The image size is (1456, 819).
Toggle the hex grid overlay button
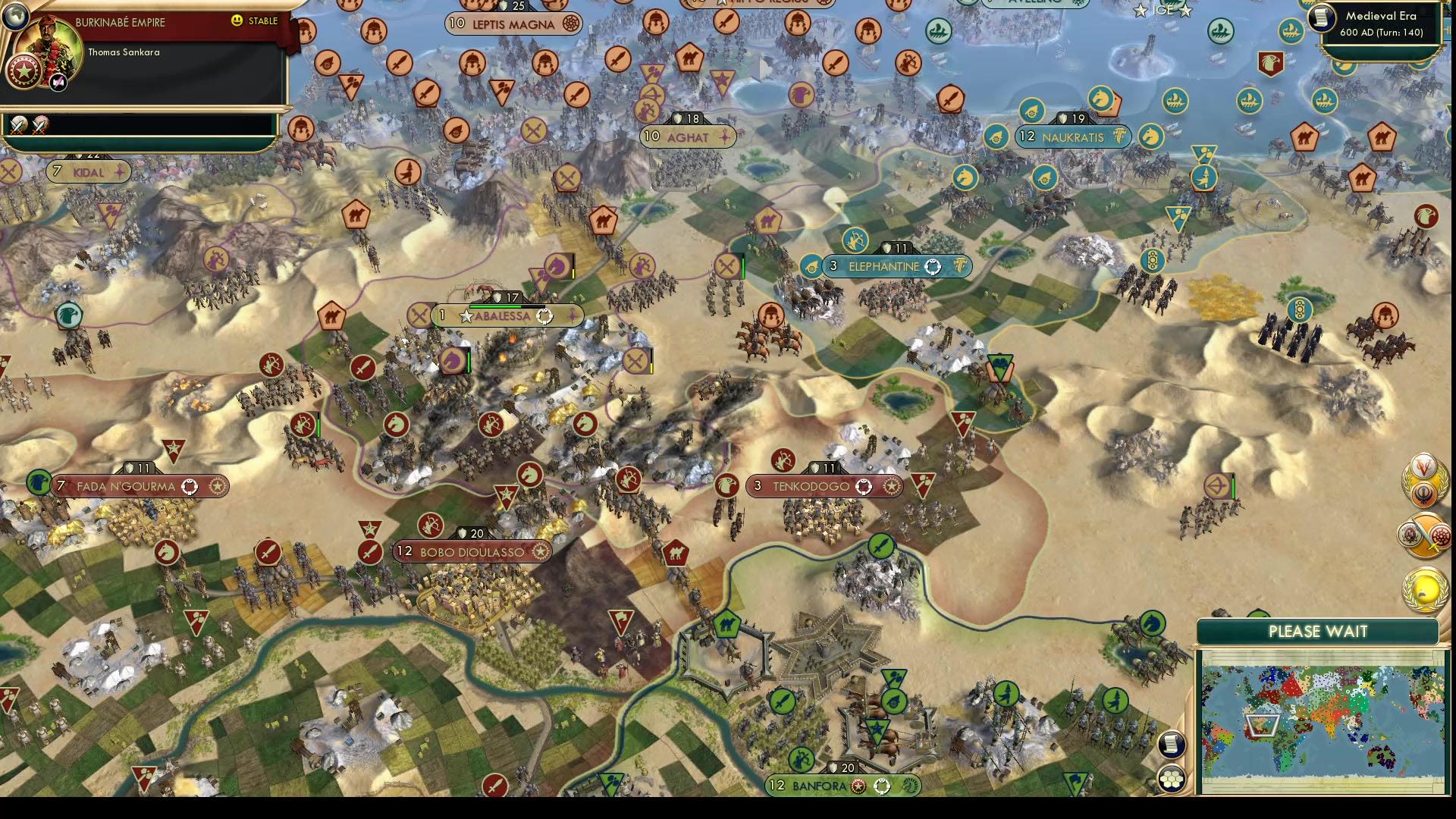tap(1172, 777)
